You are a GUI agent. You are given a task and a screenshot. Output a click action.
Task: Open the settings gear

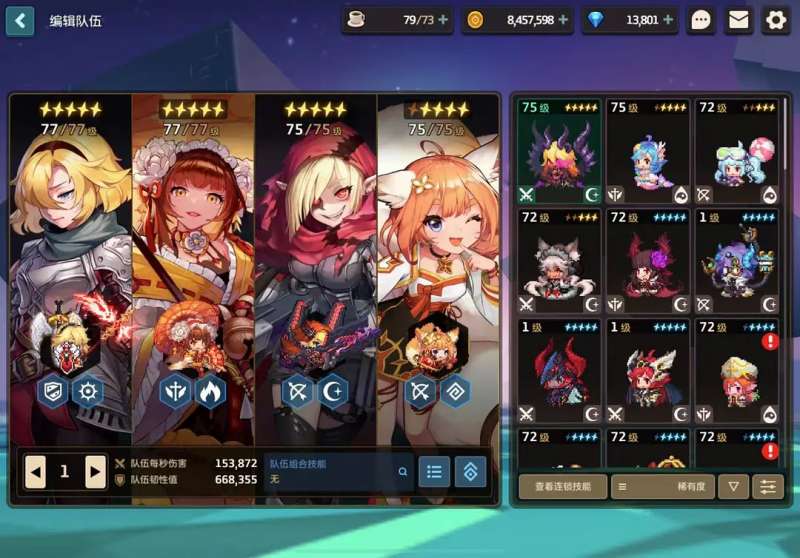(x=776, y=20)
